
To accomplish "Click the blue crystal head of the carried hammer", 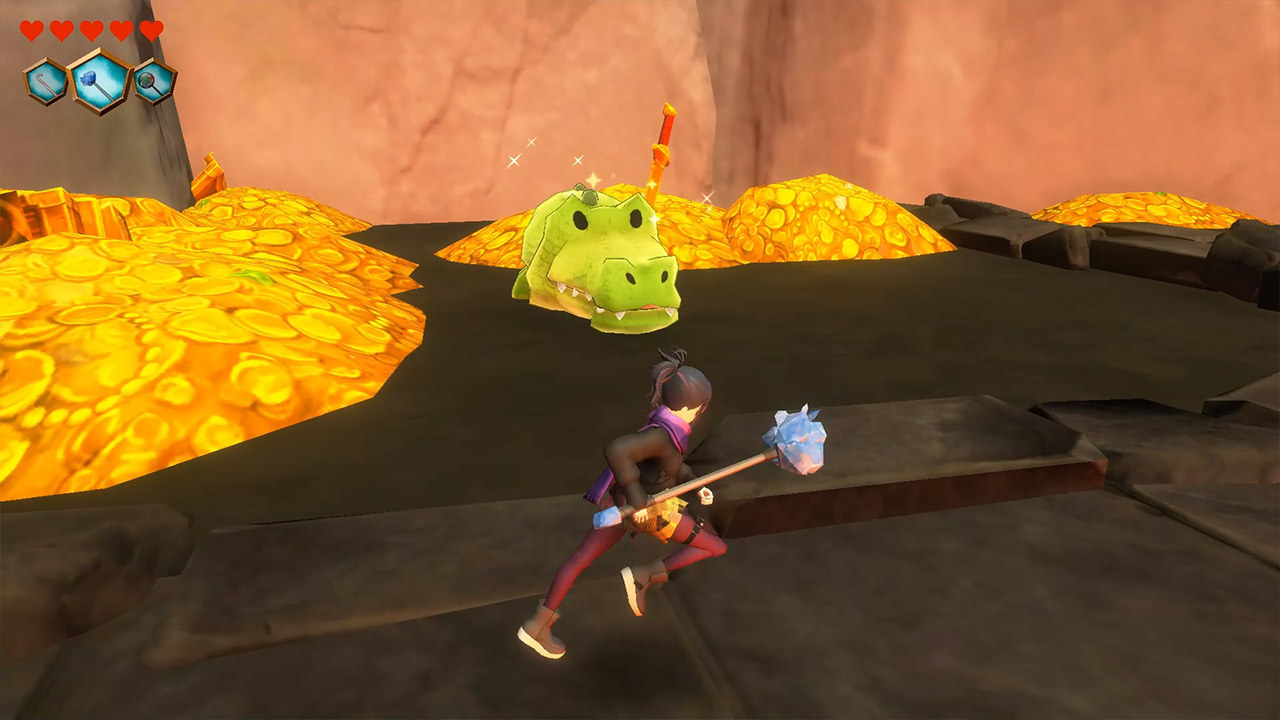I will (x=800, y=440).
